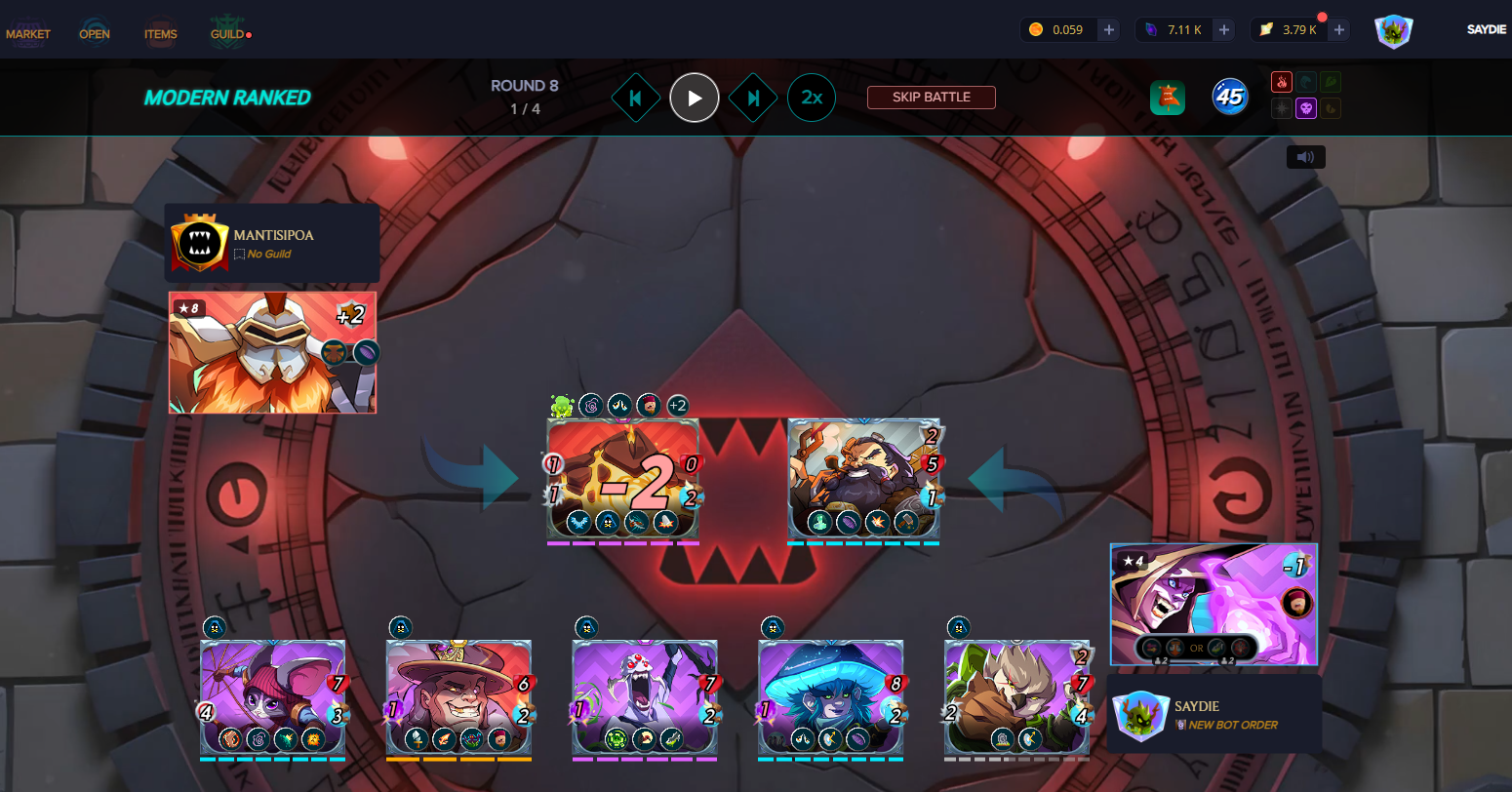Add more of the 0.059 currency
Viewport: 1512px width, 792px height.
[1109, 30]
